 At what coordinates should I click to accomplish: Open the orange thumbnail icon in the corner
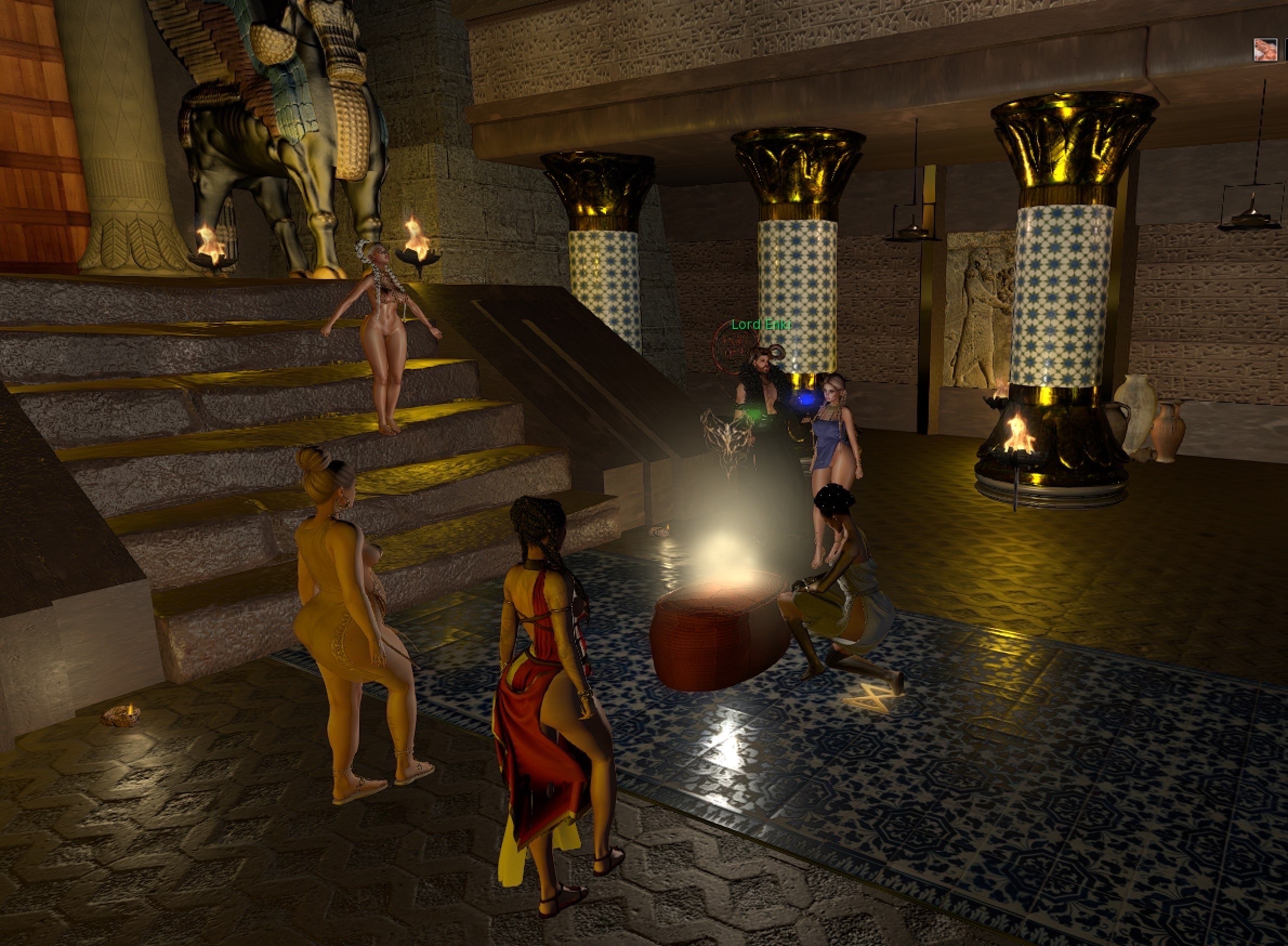click(x=1265, y=50)
